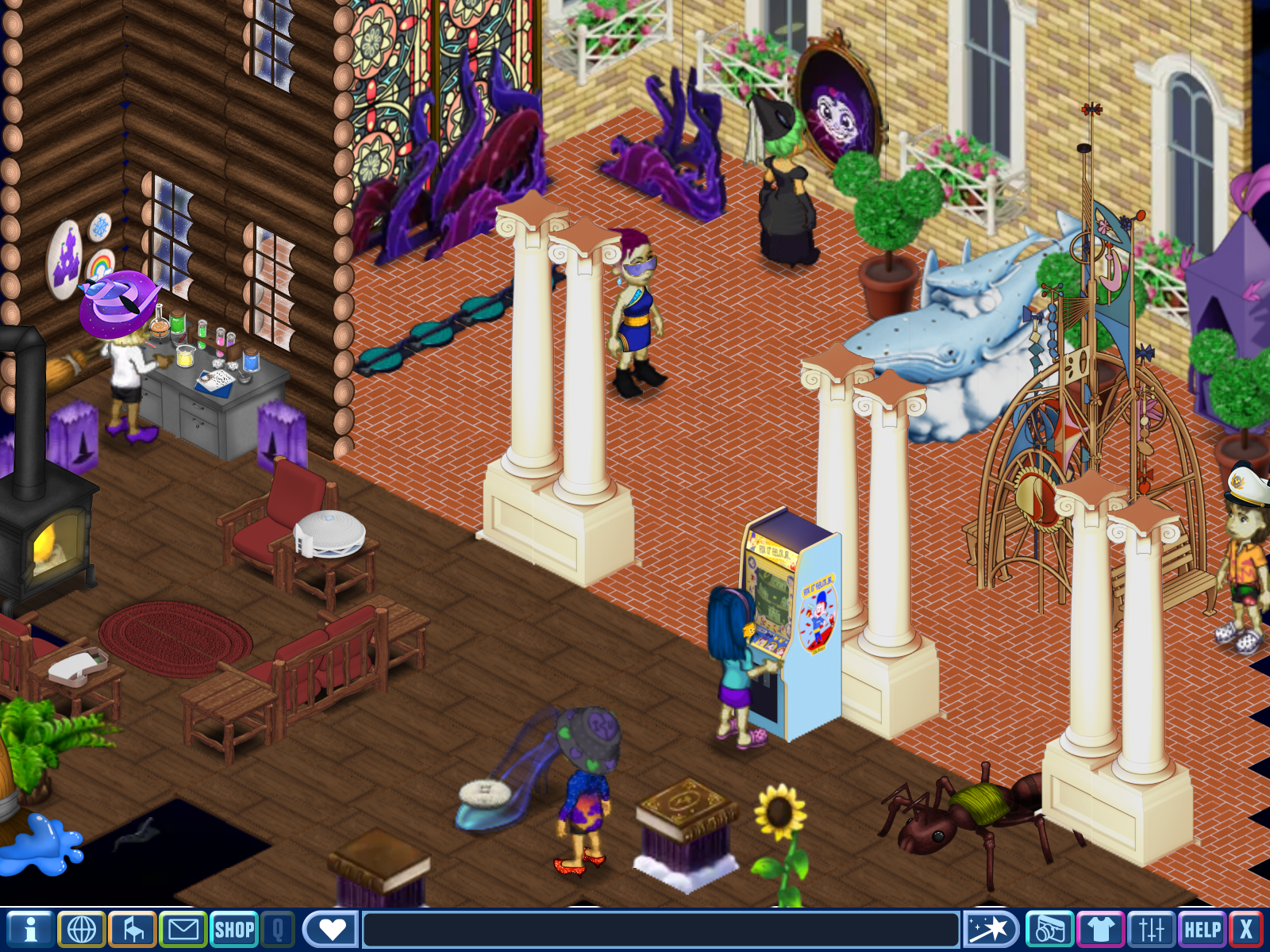The image size is (1270, 952).
Task: Open the settings sliders button
Action: (x=1151, y=929)
